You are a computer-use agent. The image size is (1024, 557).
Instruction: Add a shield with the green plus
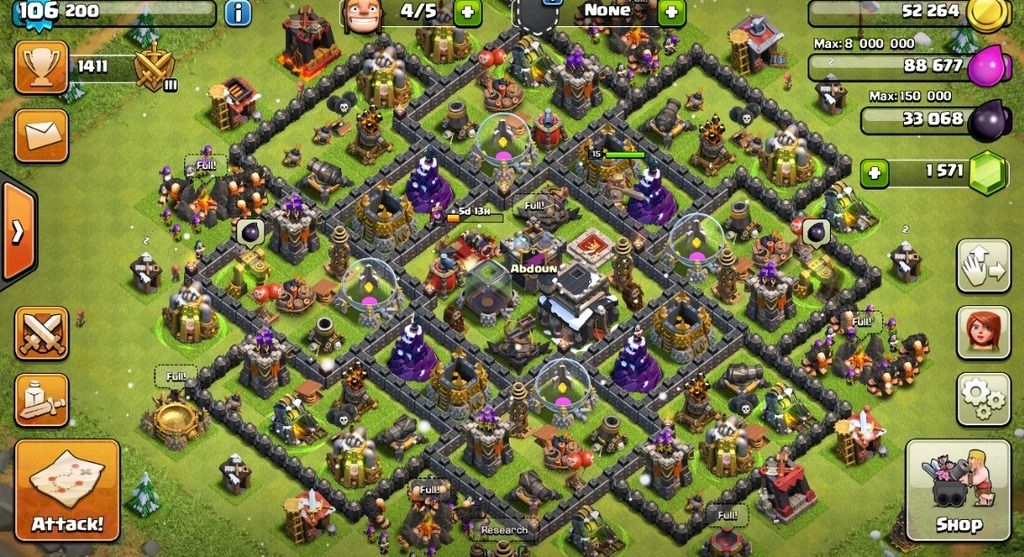pyautogui.click(x=671, y=13)
